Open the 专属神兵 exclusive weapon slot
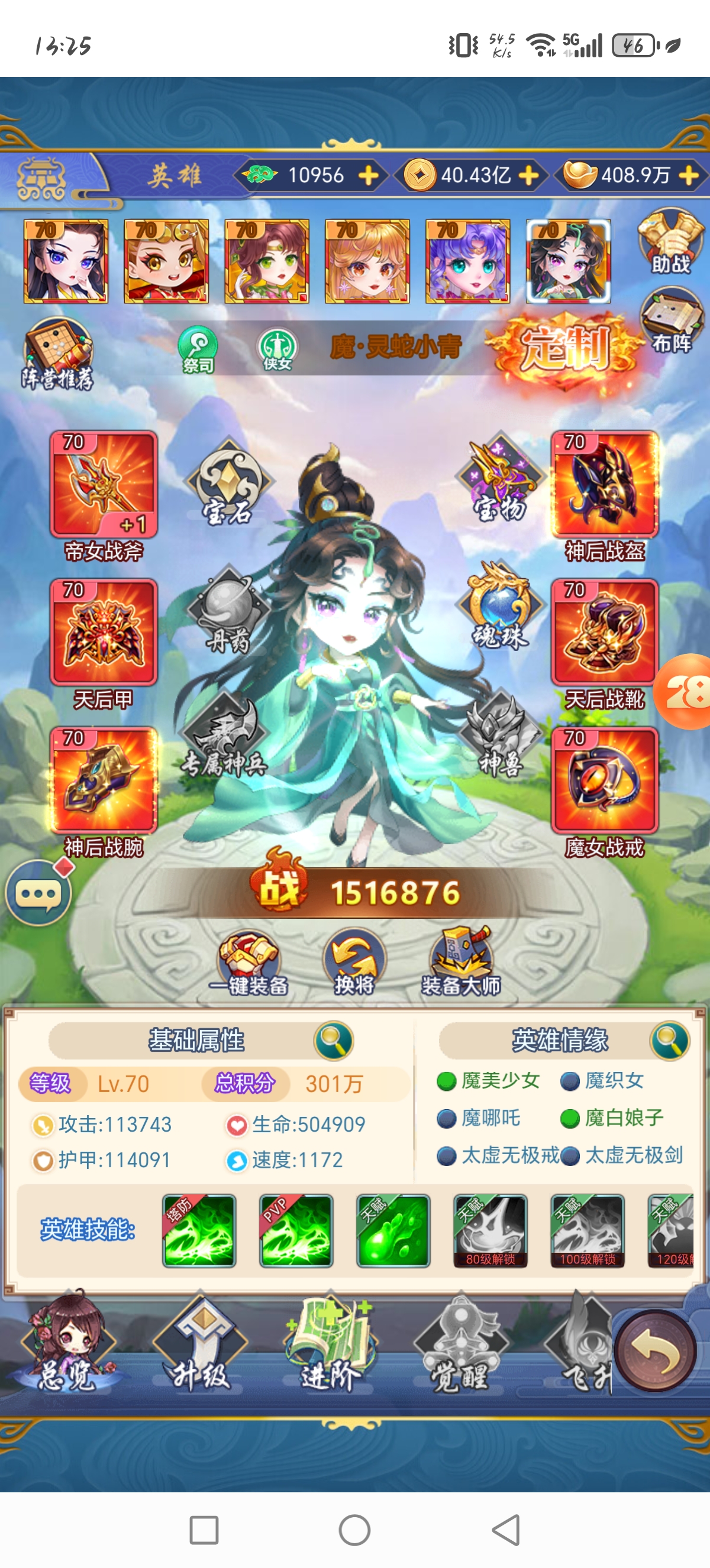The height and width of the screenshot is (1568, 710). pyautogui.click(x=225, y=737)
